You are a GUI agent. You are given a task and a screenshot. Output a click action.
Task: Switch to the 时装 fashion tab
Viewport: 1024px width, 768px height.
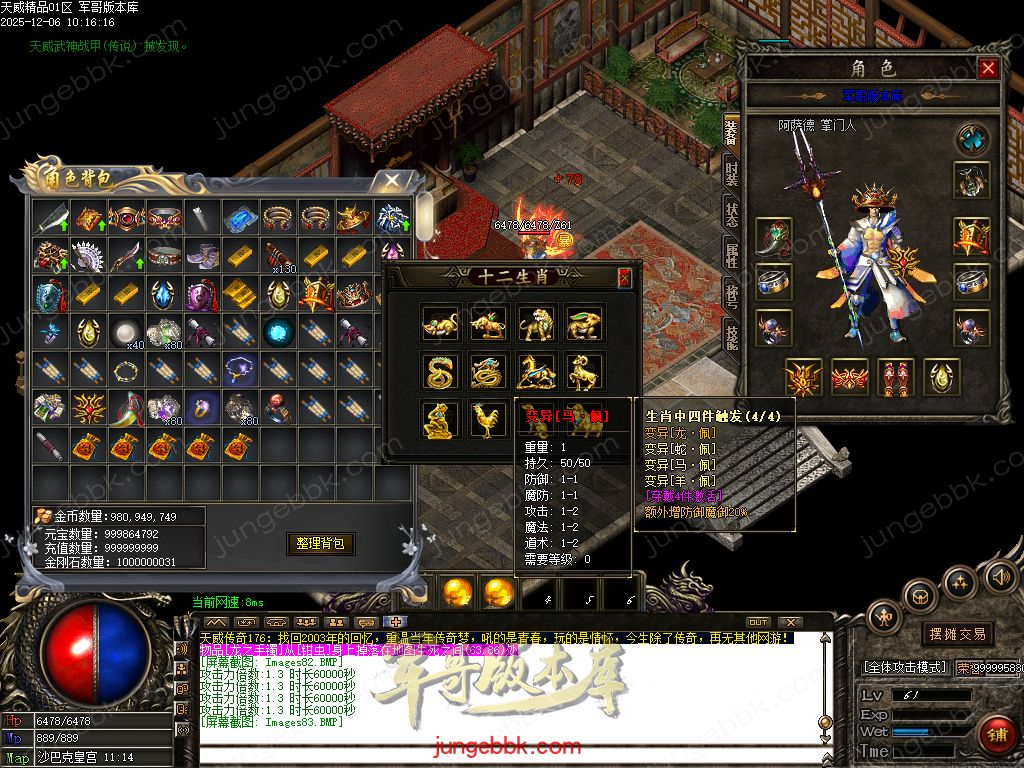(x=732, y=174)
